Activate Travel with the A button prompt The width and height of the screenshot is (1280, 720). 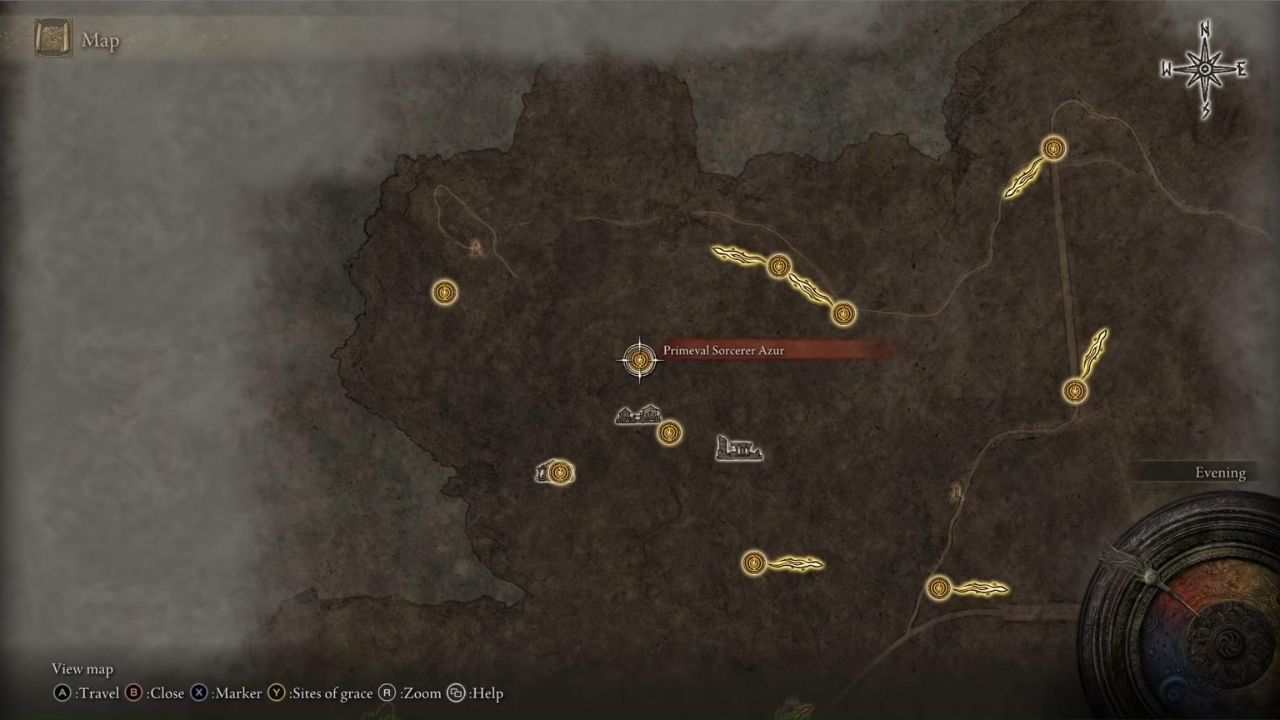click(x=64, y=693)
